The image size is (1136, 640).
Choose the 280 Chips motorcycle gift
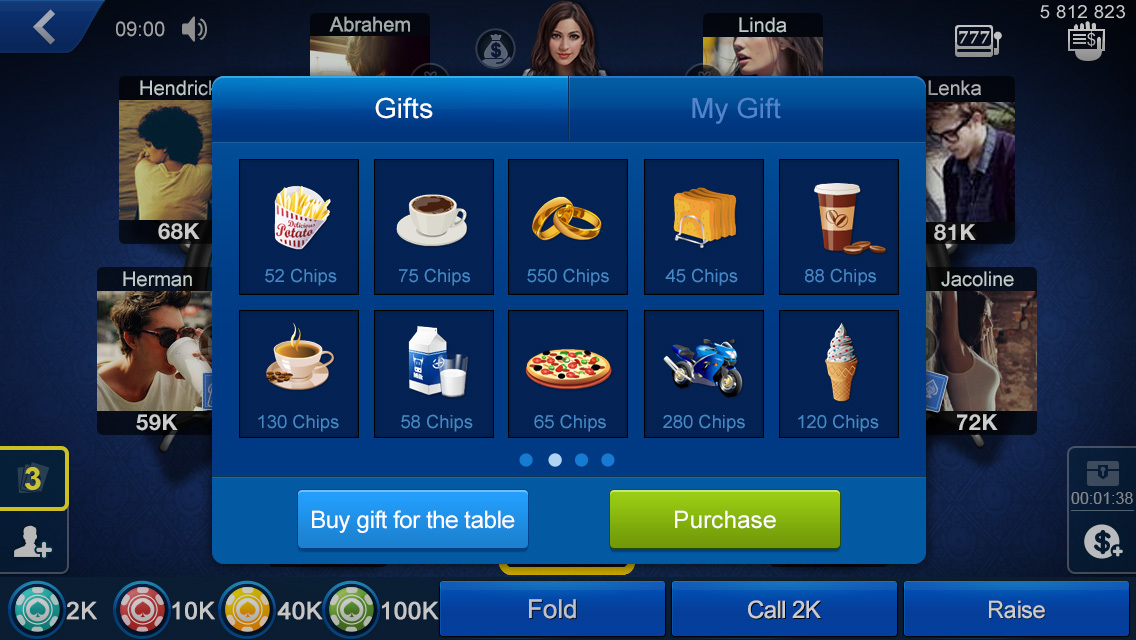703,374
